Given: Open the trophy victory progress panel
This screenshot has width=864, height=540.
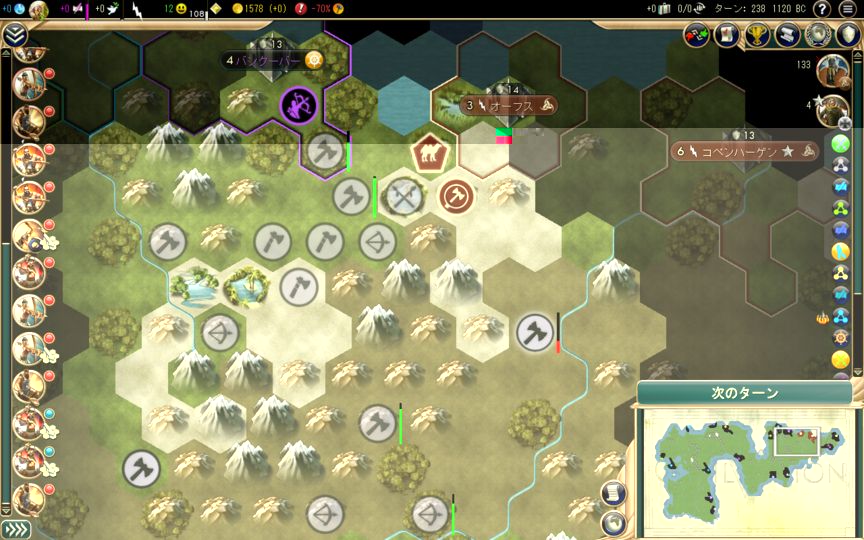Looking at the screenshot, I should coord(757,35).
